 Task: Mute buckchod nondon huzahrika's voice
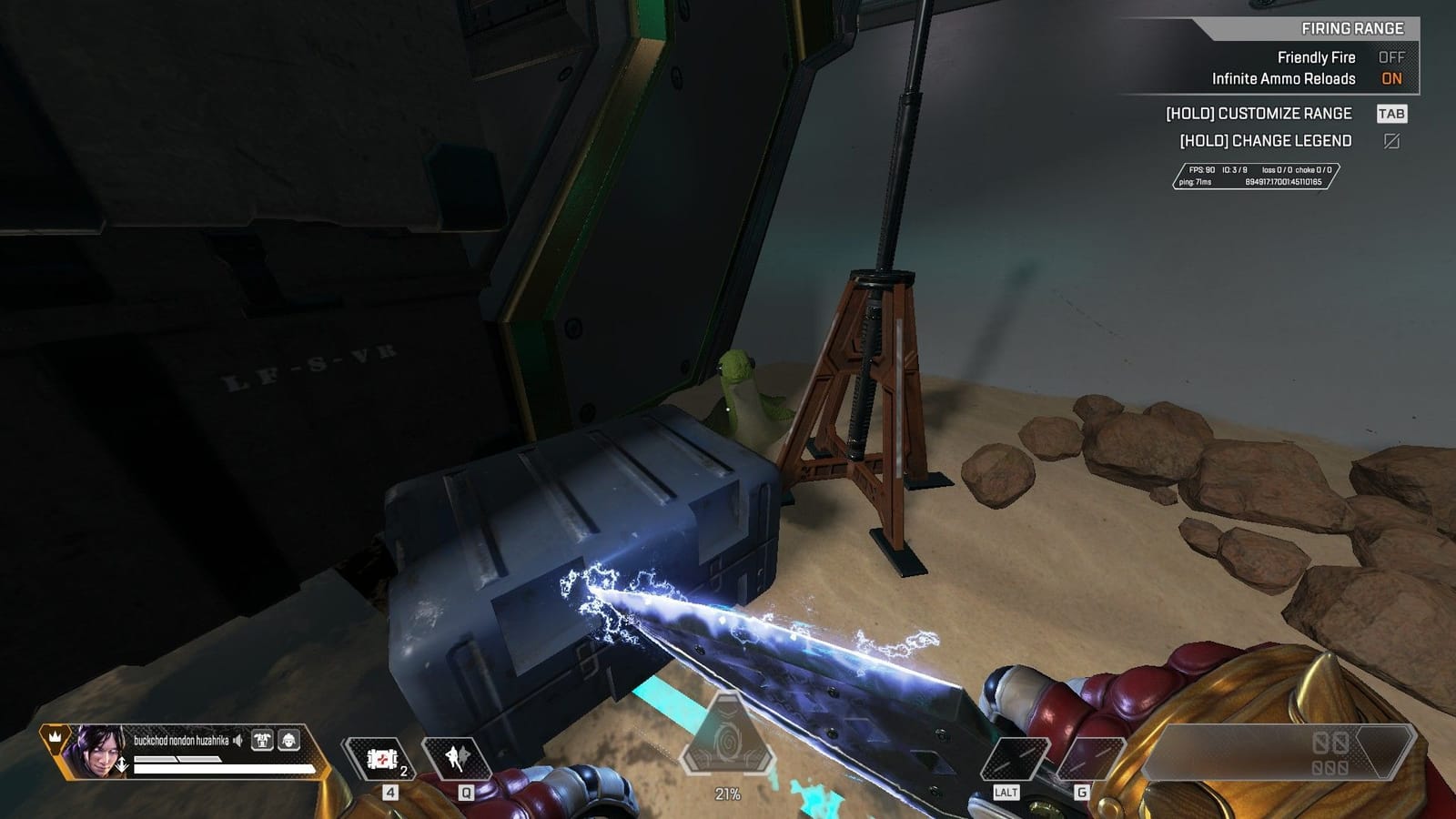pos(238,741)
